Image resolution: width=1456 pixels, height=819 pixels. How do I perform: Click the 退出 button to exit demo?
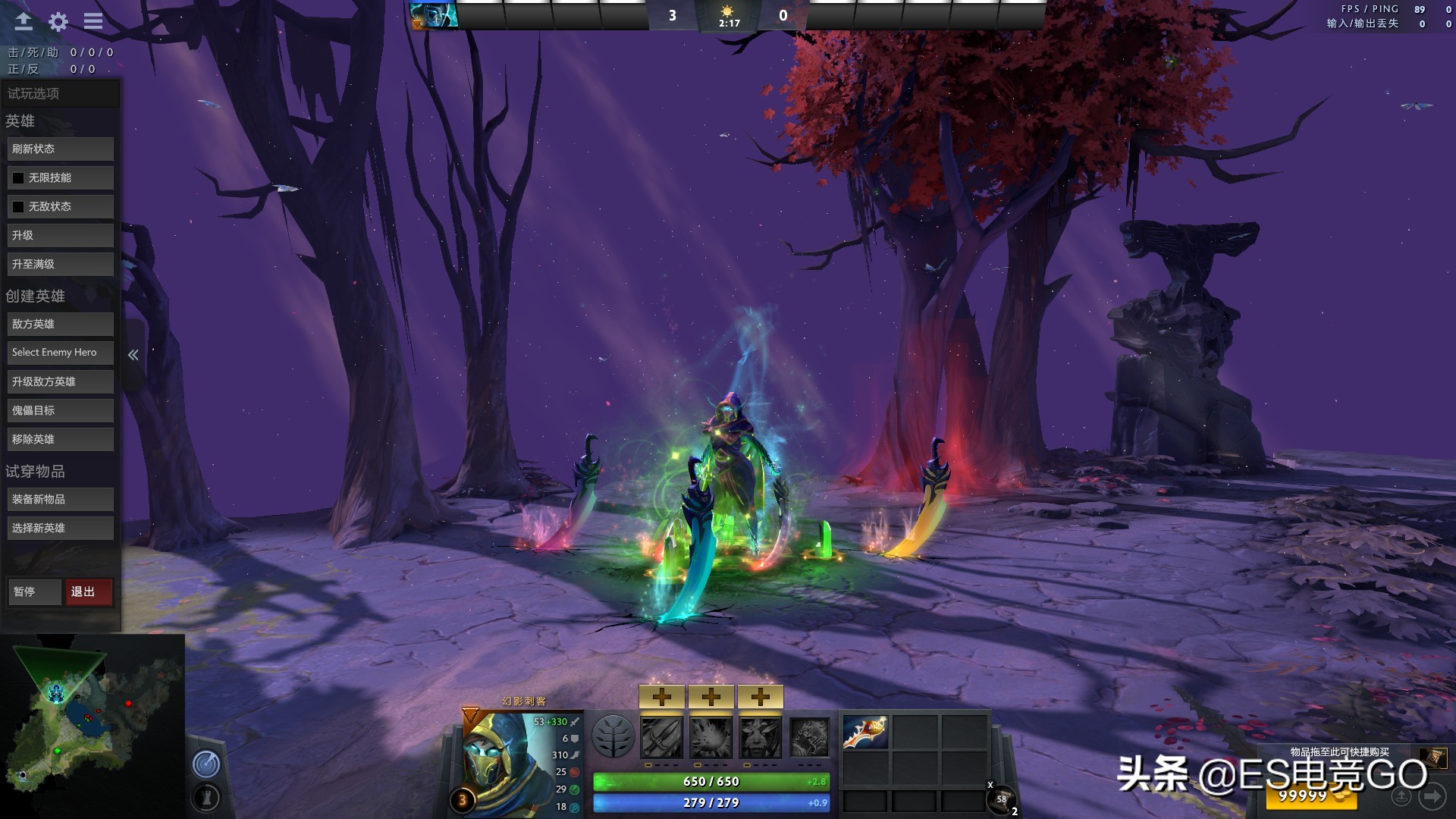89,591
